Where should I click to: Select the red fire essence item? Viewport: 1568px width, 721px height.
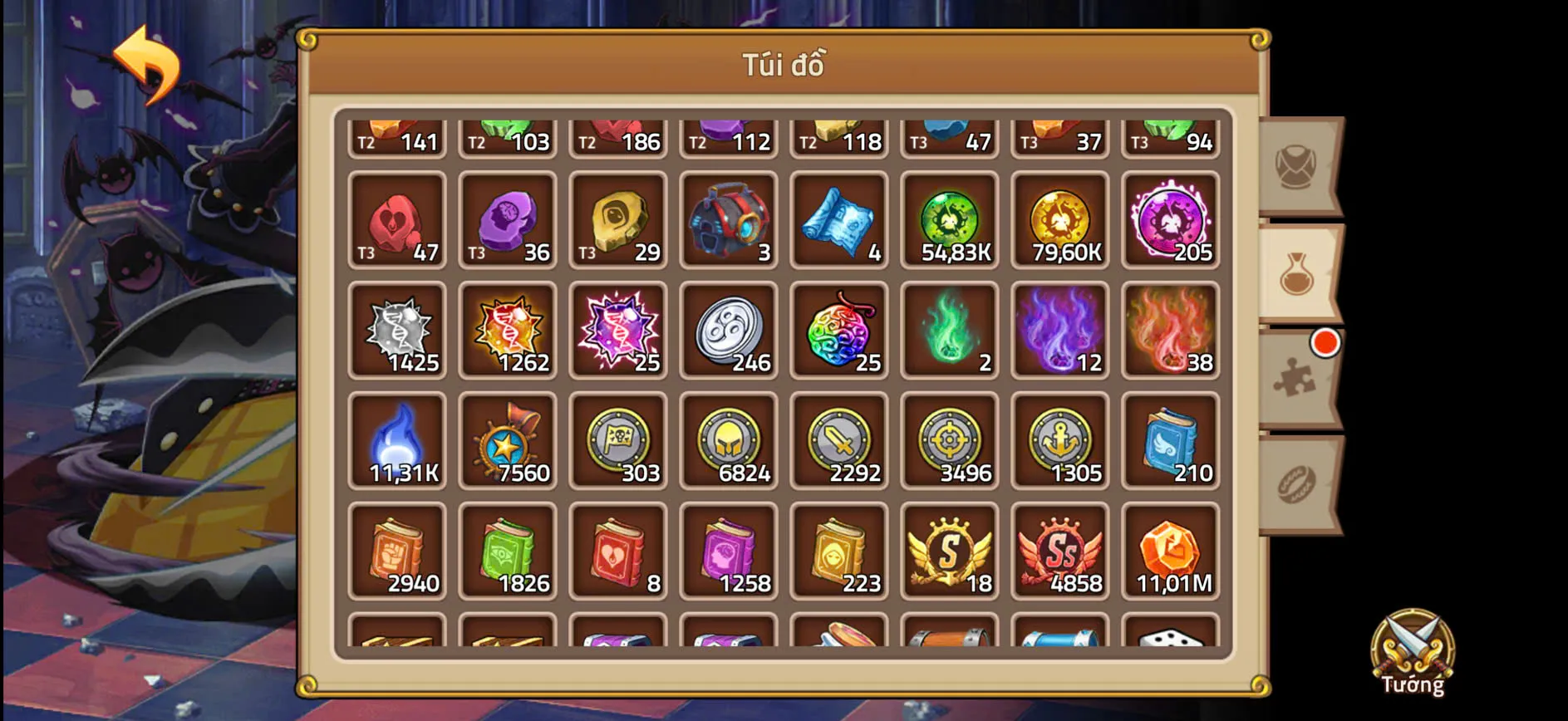point(1171,331)
